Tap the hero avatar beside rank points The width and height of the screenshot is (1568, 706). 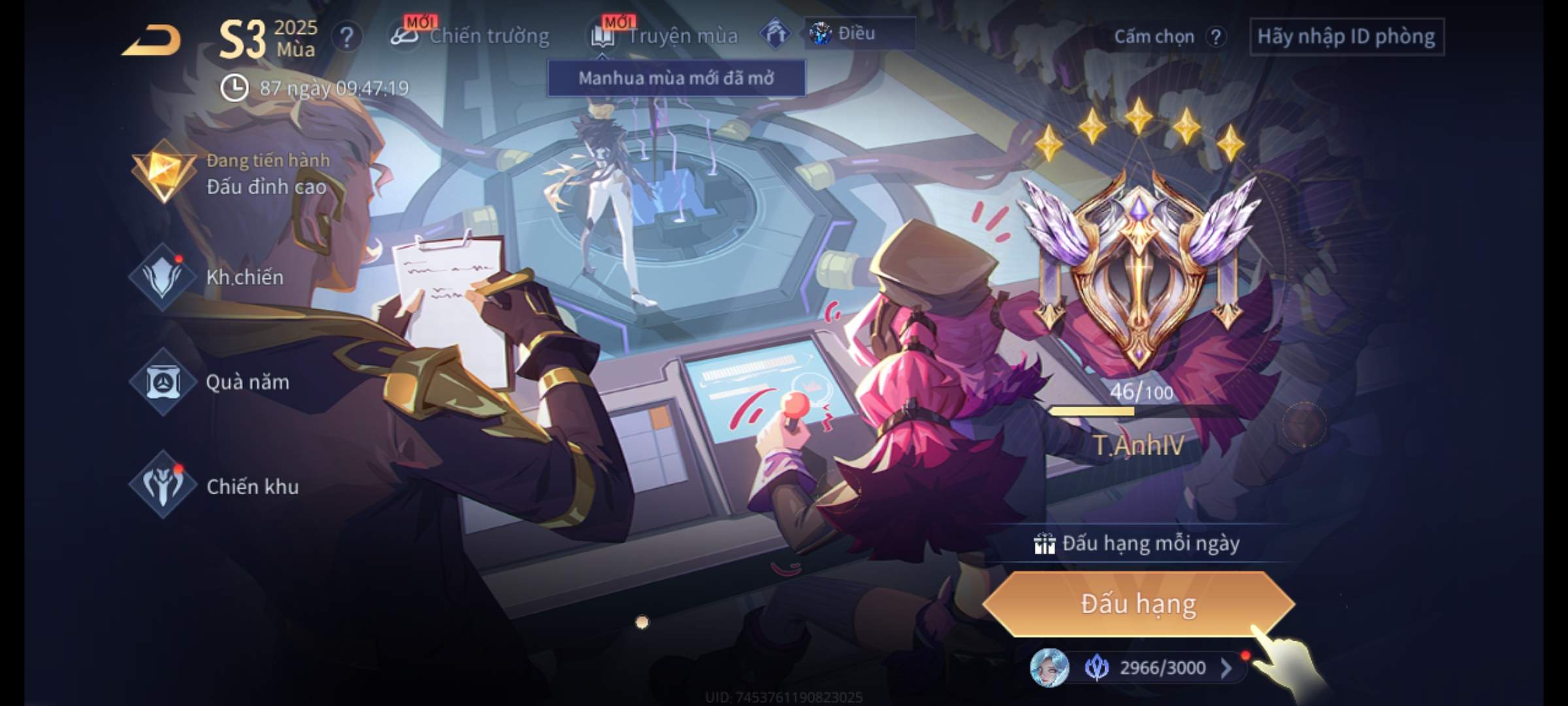click(x=1049, y=668)
